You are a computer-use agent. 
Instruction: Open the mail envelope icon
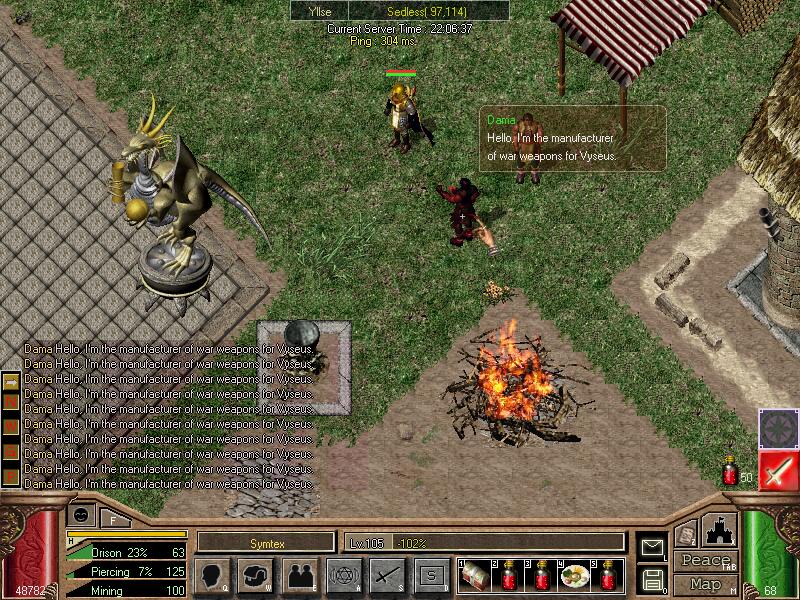tap(651, 546)
